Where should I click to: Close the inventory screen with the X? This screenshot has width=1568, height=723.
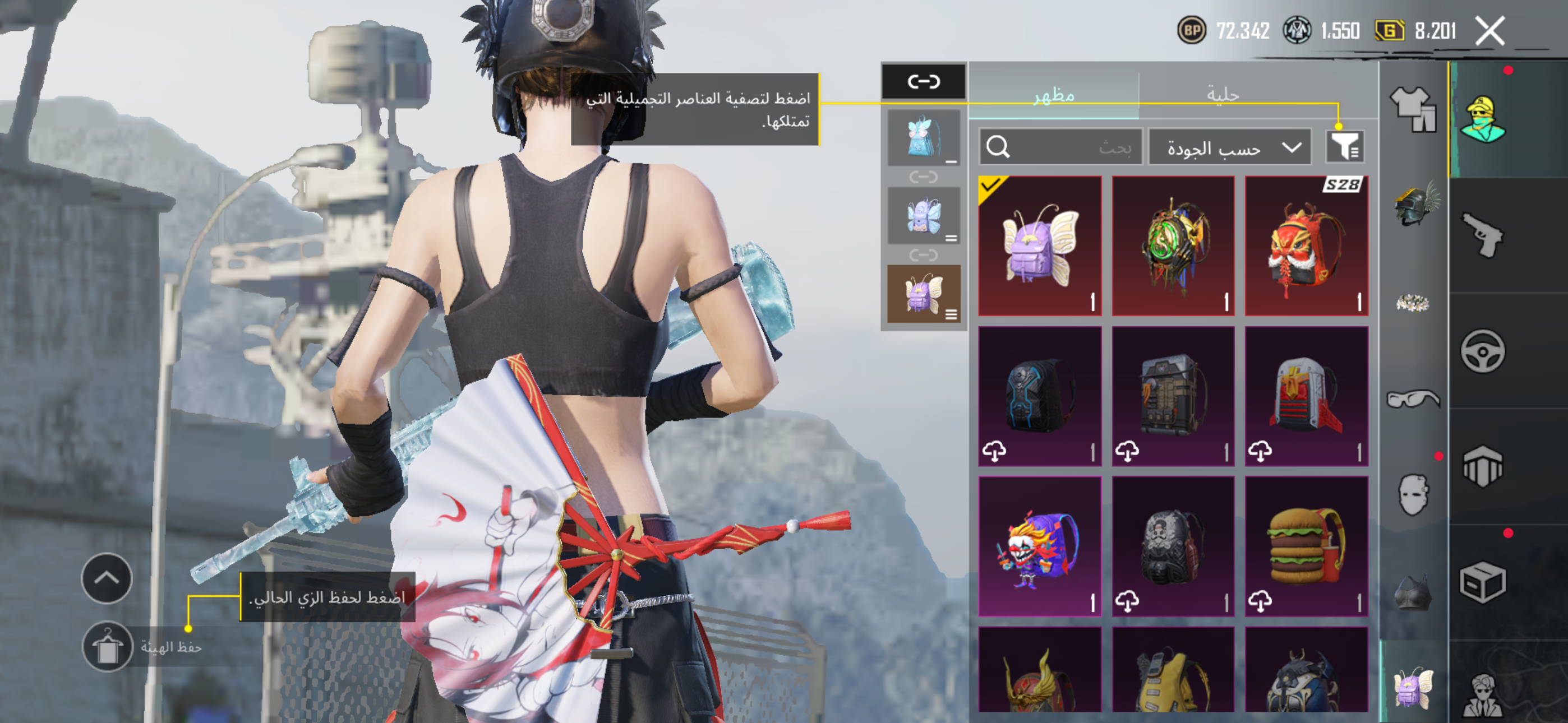click(1489, 31)
